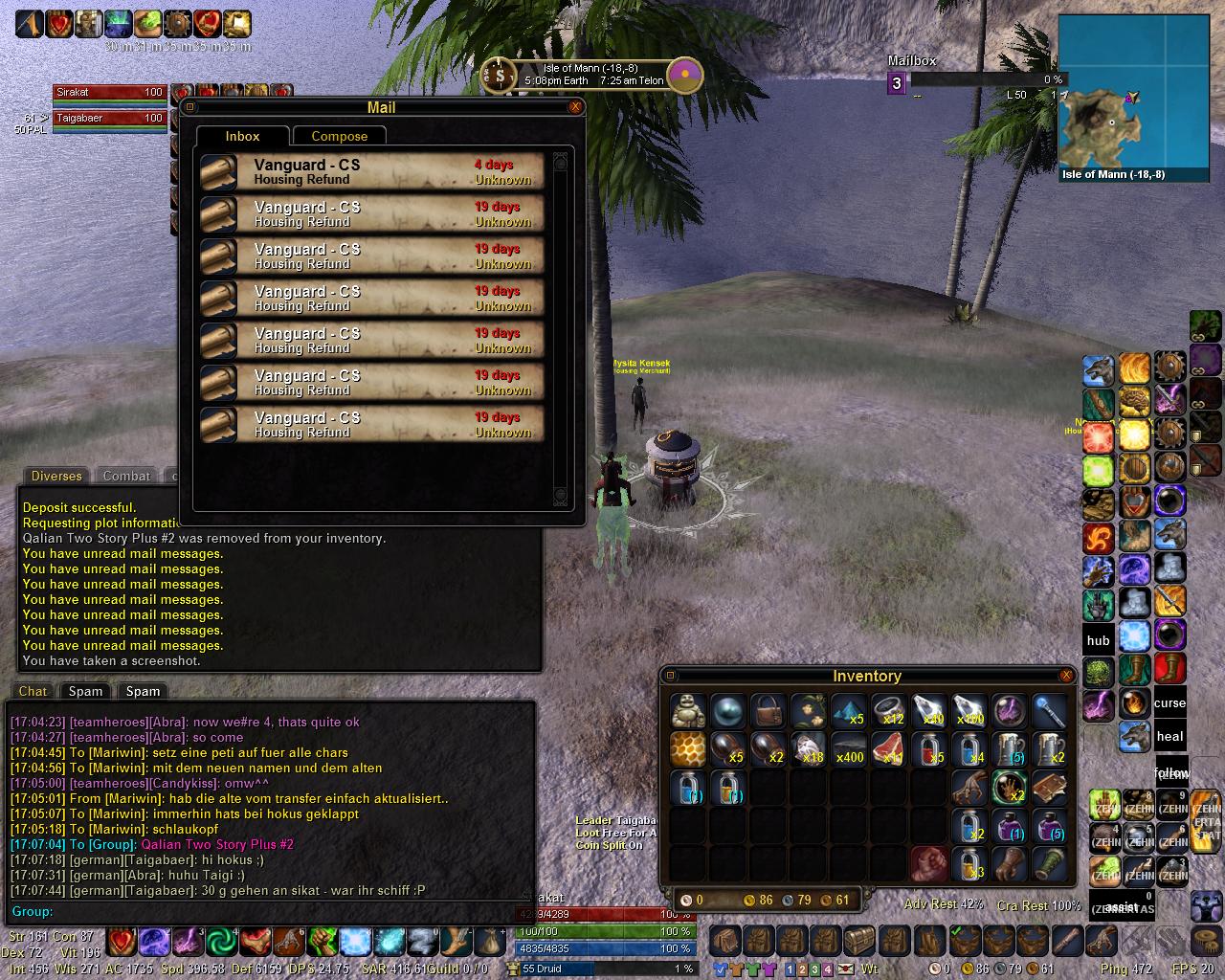
Task: Open the 4 days old Housing Refund mail
Action: coord(371,172)
